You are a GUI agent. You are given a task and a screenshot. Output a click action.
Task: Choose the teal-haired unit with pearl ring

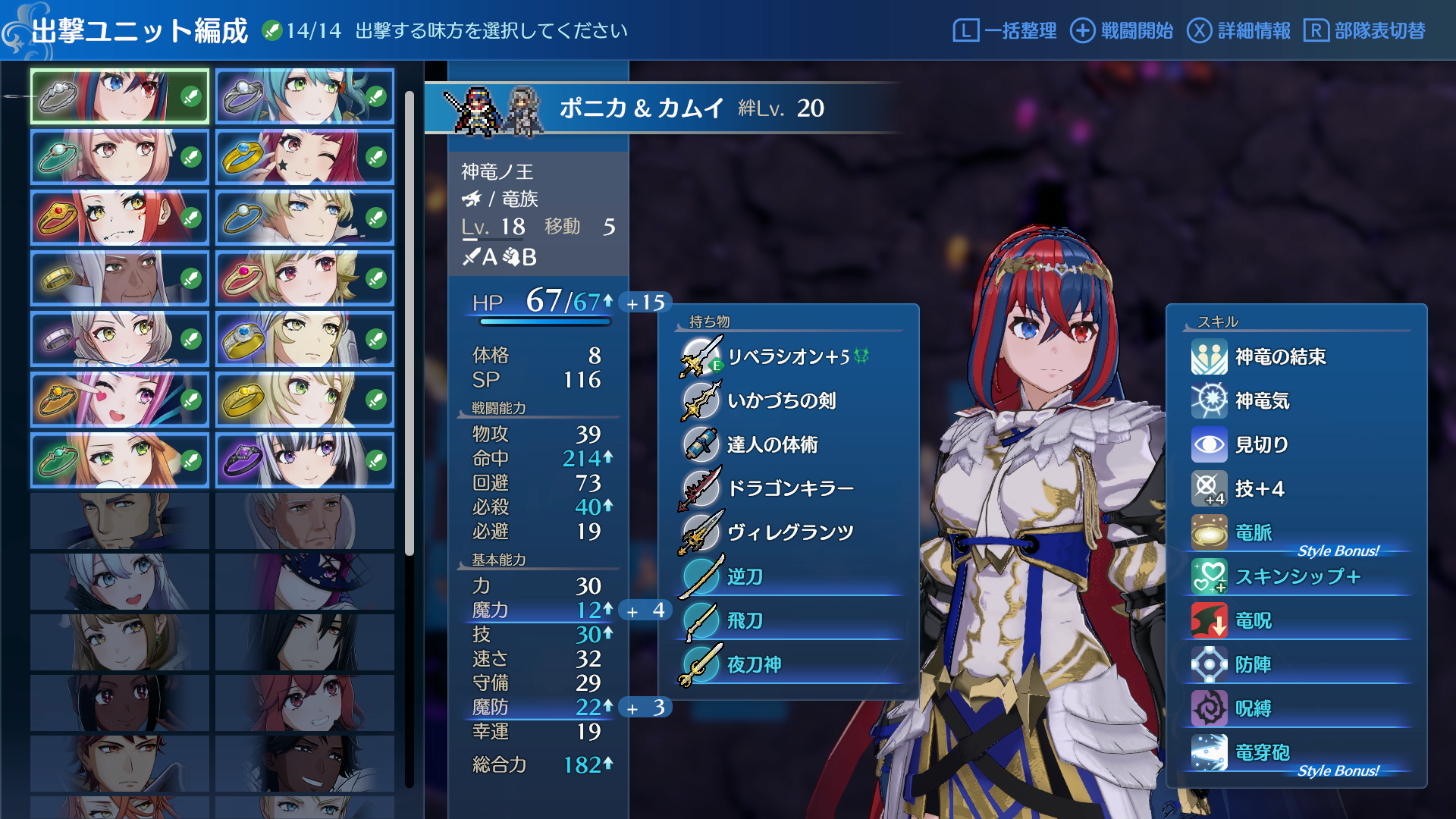[305, 96]
